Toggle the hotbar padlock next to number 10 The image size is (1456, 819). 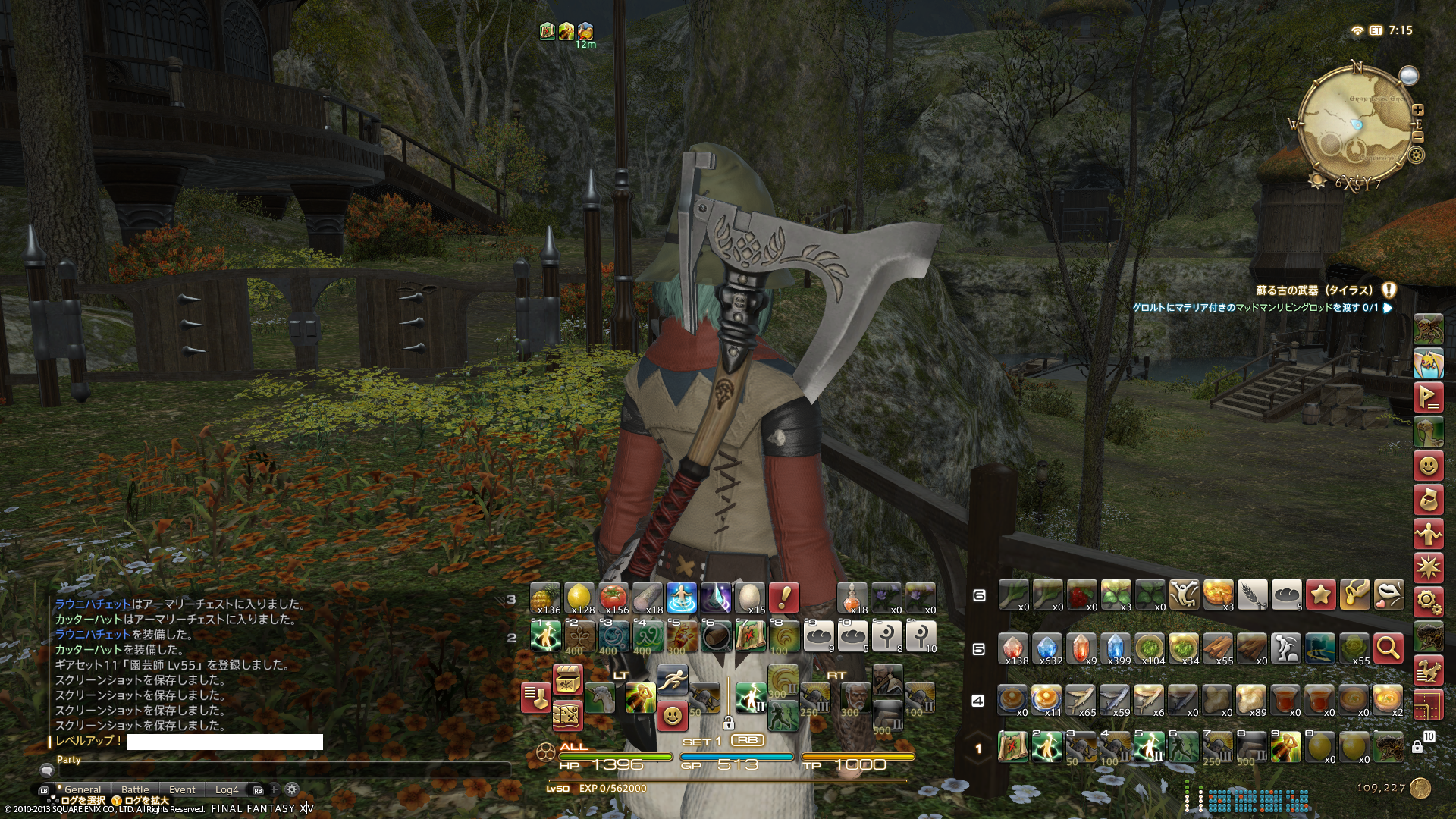click(x=1417, y=747)
